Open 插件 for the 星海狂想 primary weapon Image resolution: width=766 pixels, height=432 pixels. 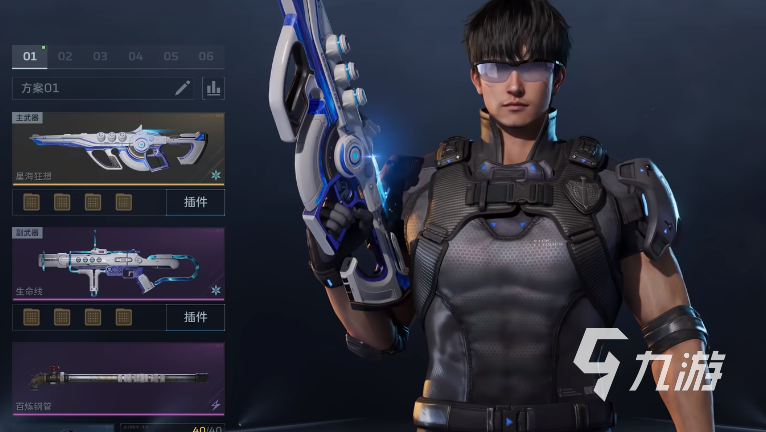(x=195, y=203)
